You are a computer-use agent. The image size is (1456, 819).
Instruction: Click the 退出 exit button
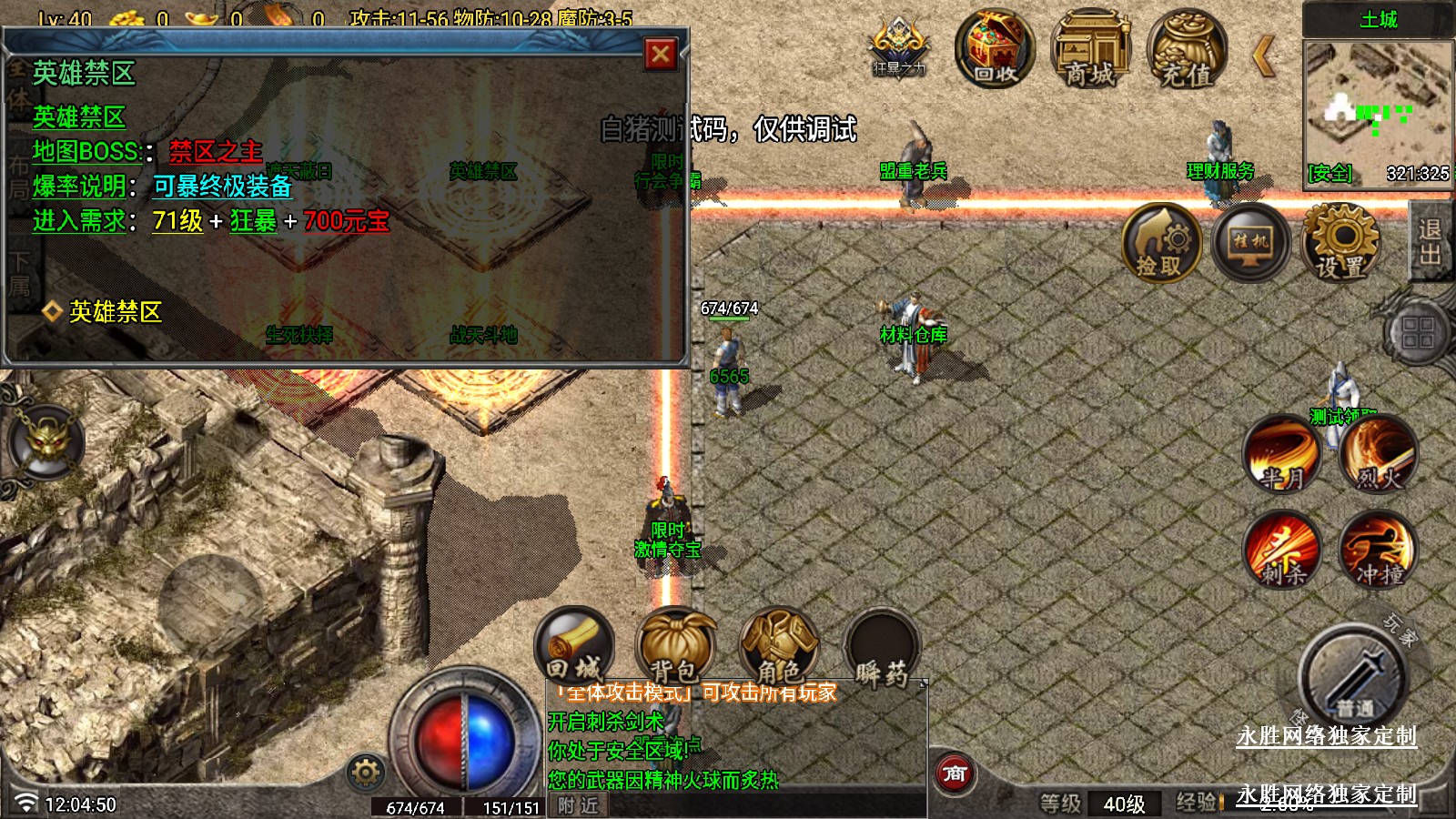1431,242
